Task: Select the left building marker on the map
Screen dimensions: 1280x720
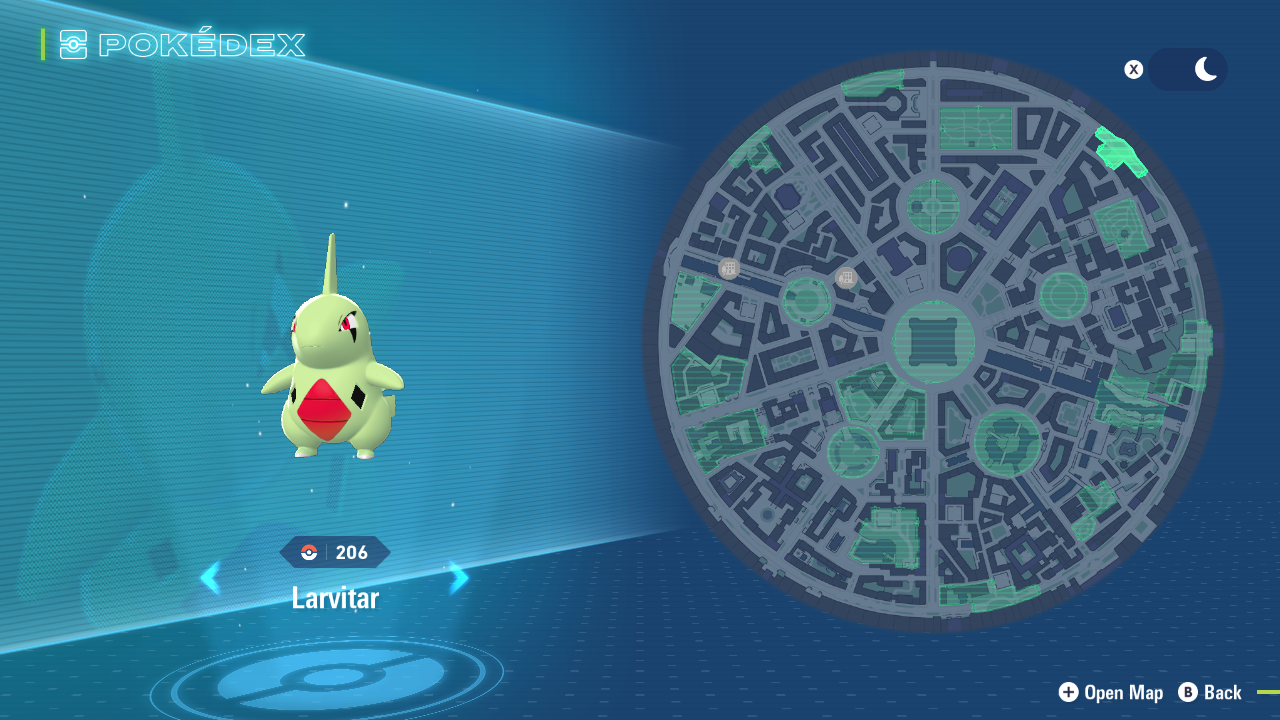Action: (x=727, y=267)
